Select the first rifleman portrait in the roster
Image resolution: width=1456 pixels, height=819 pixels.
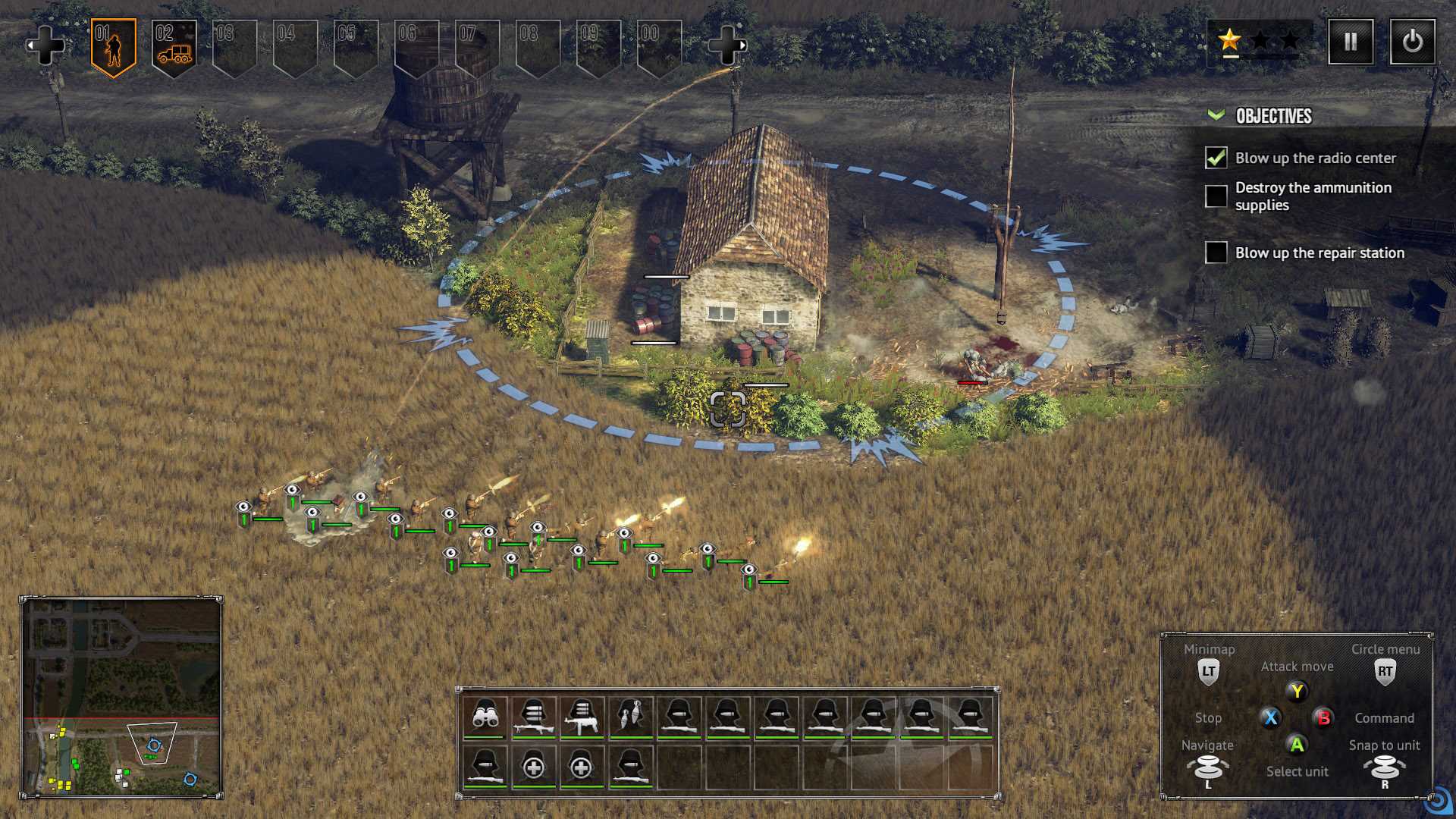pyautogui.click(x=679, y=717)
